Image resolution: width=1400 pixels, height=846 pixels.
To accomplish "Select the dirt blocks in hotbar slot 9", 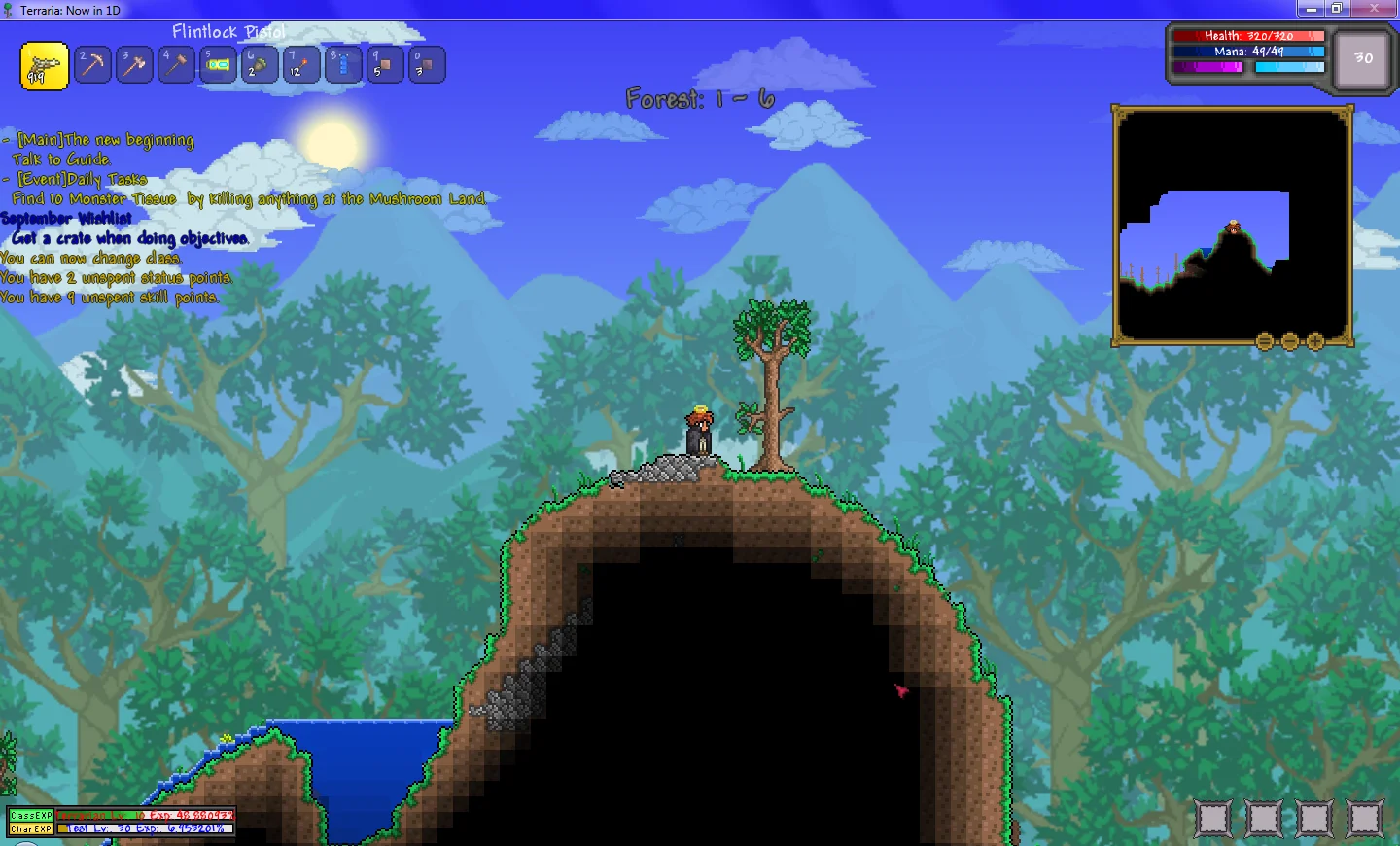I will coord(384,64).
